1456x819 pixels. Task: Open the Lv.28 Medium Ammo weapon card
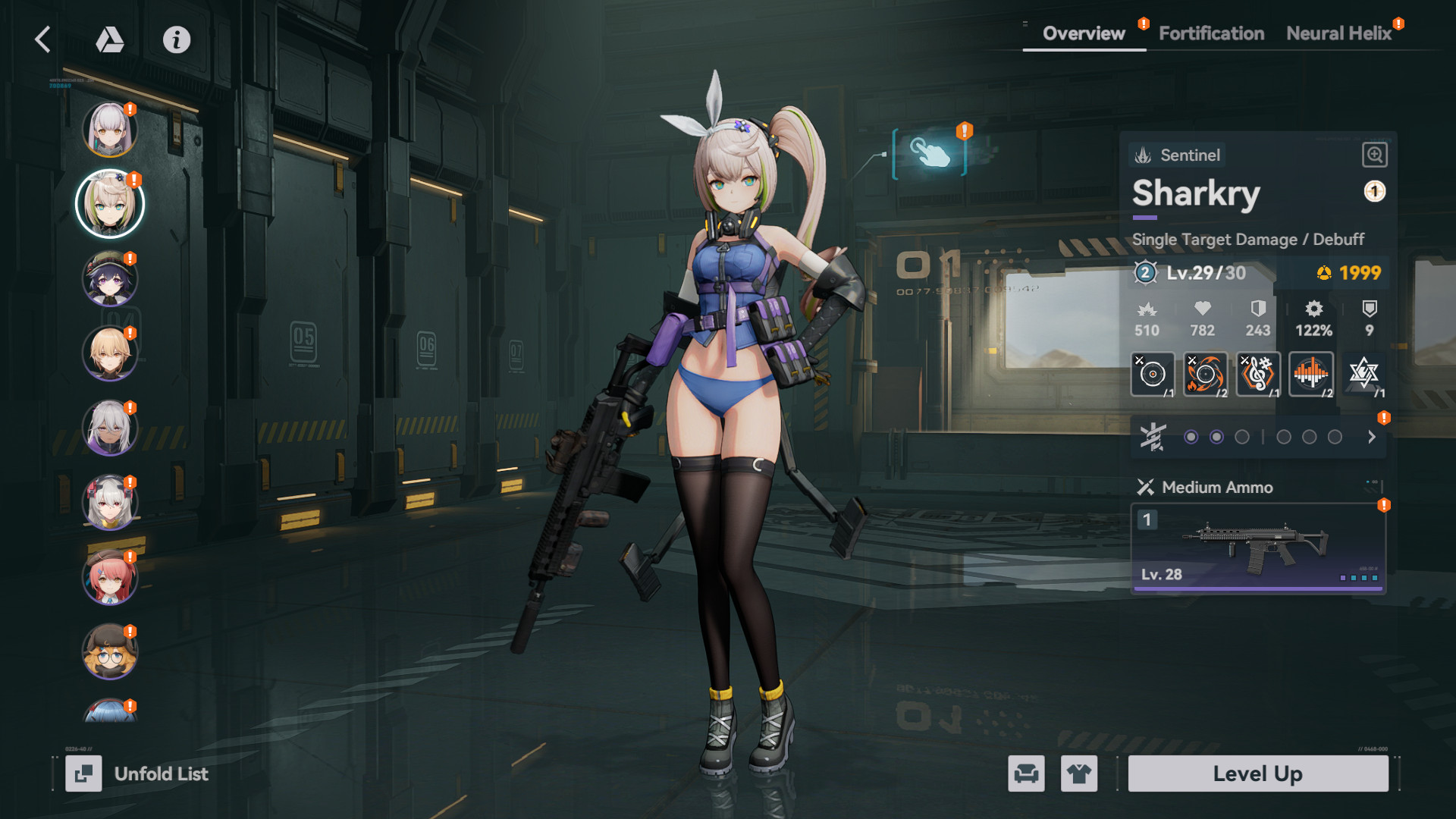coord(1257,548)
